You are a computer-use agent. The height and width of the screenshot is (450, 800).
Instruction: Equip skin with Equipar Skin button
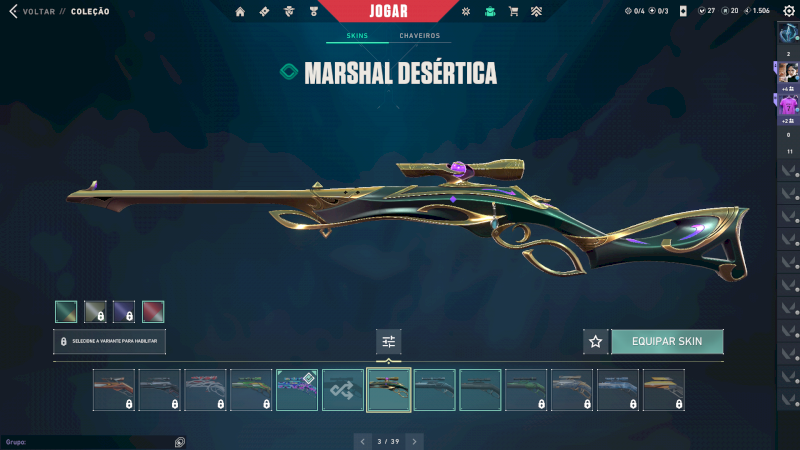(667, 342)
